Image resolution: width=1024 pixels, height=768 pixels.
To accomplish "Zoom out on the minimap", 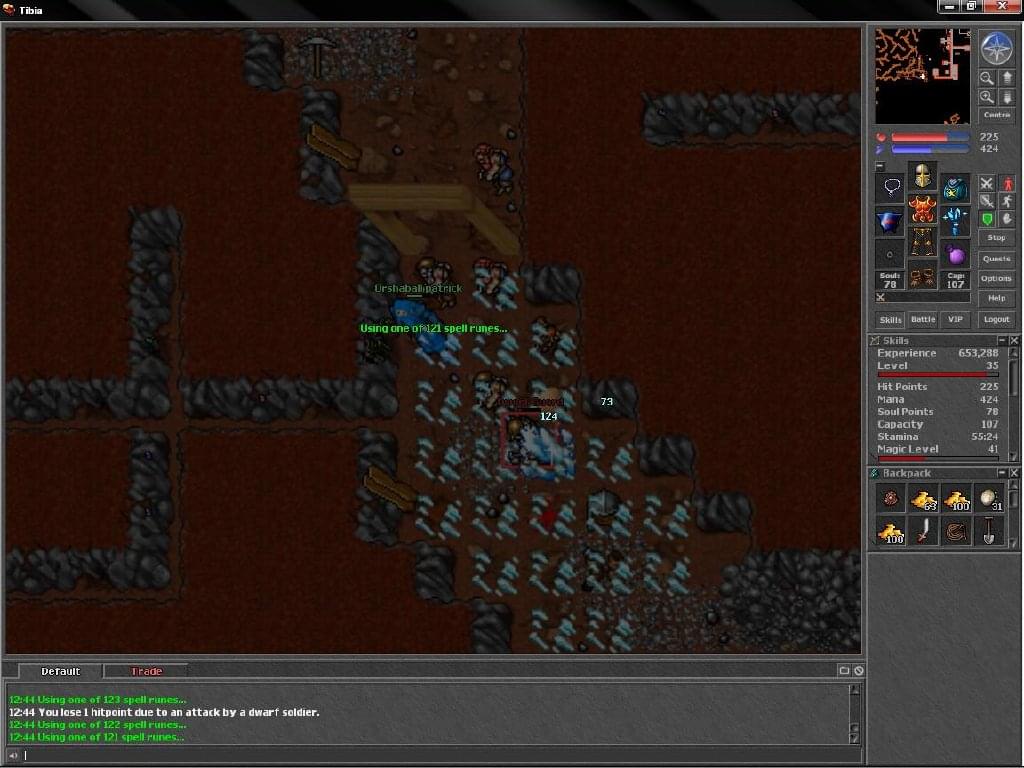I will tap(986, 77).
